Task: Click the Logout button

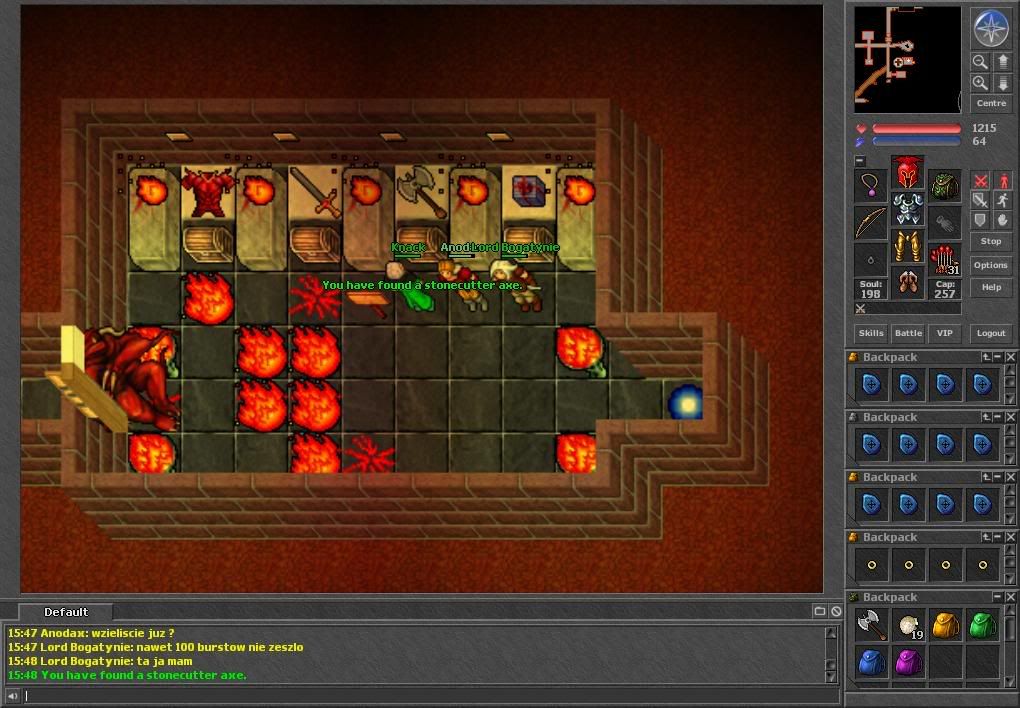Action: [990, 333]
